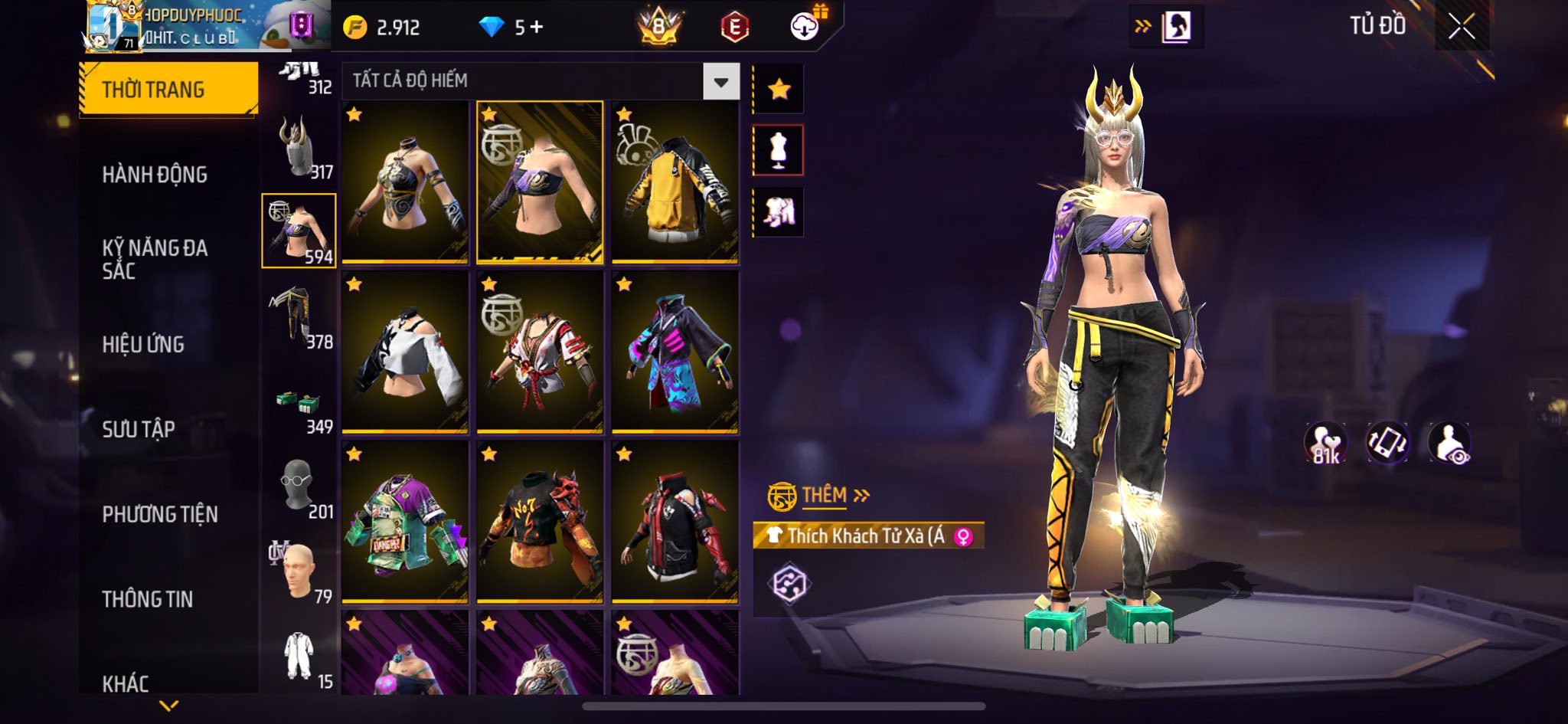Image resolution: width=1568 pixels, height=724 pixels.
Task: Click the star favorites filter button
Action: 779,90
